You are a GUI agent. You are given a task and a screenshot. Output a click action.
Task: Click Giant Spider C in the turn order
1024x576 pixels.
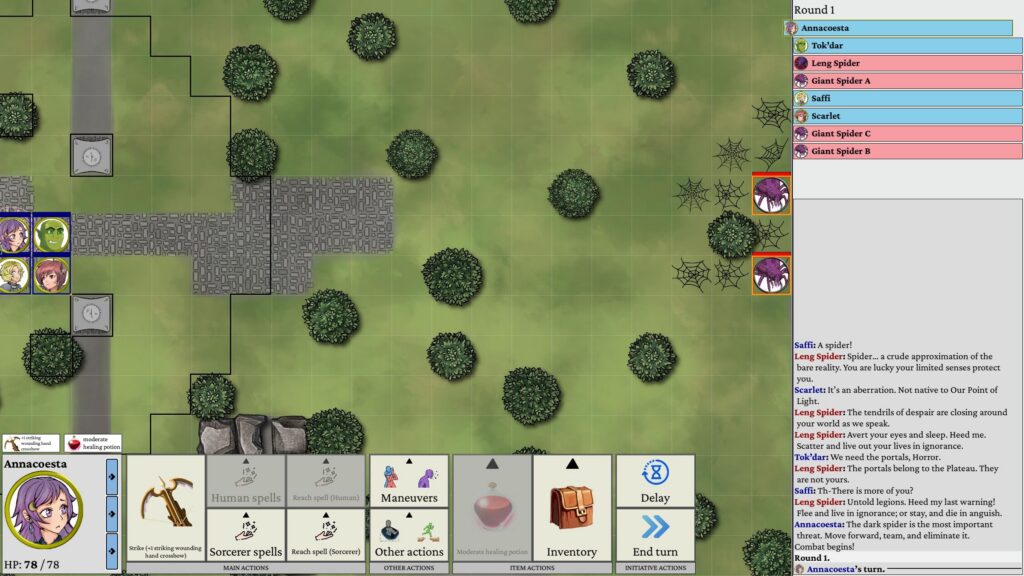tap(907, 133)
